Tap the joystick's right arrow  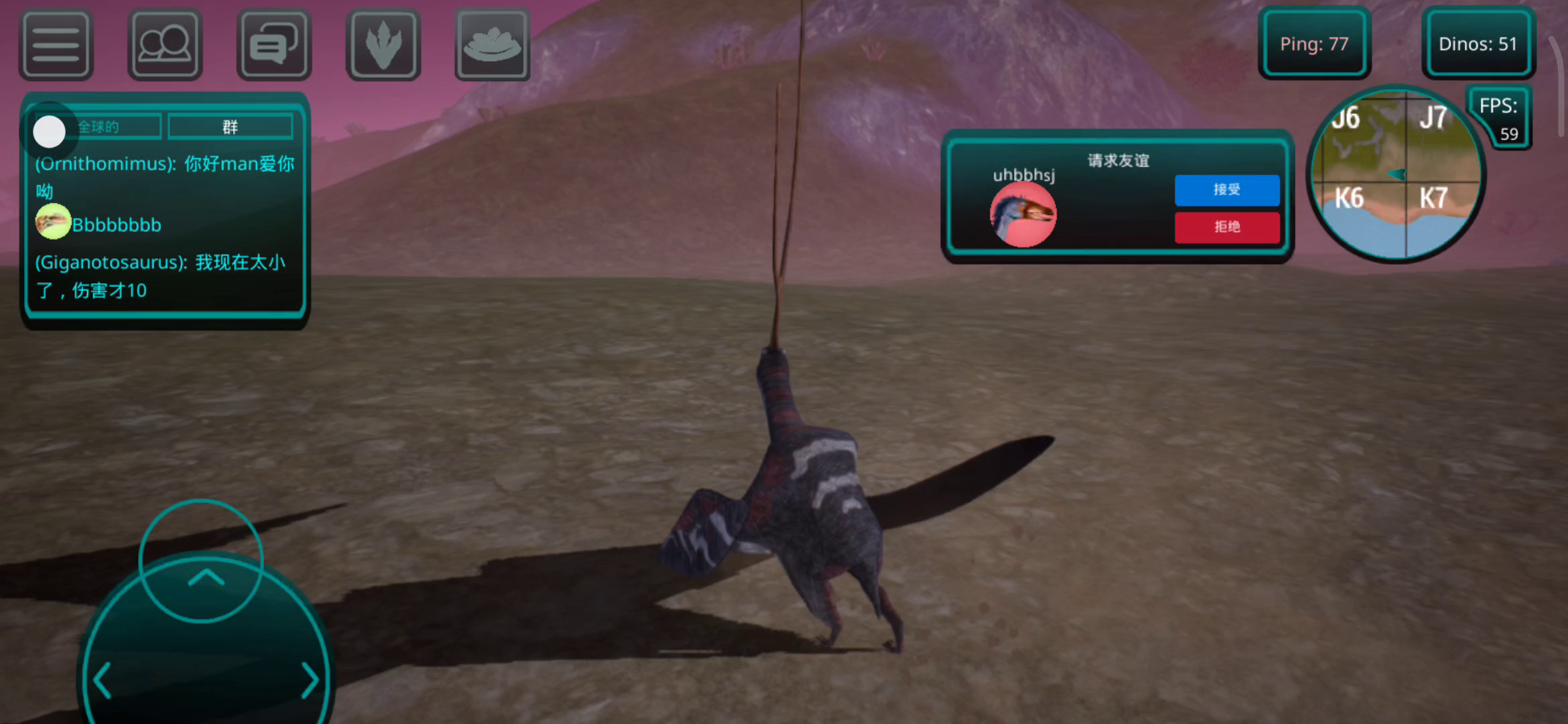tap(309, 680)
